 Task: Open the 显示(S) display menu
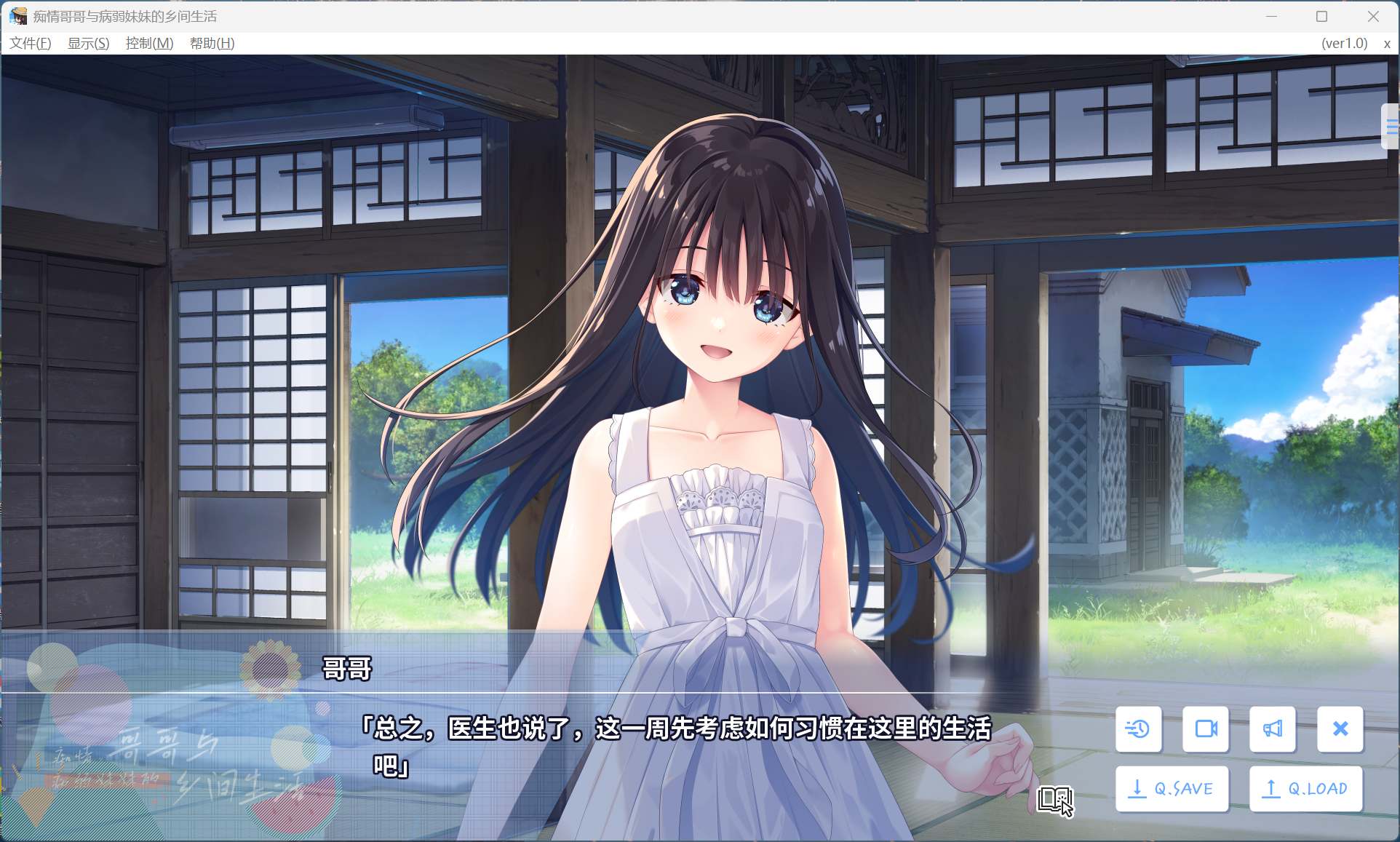pos(88,44)
